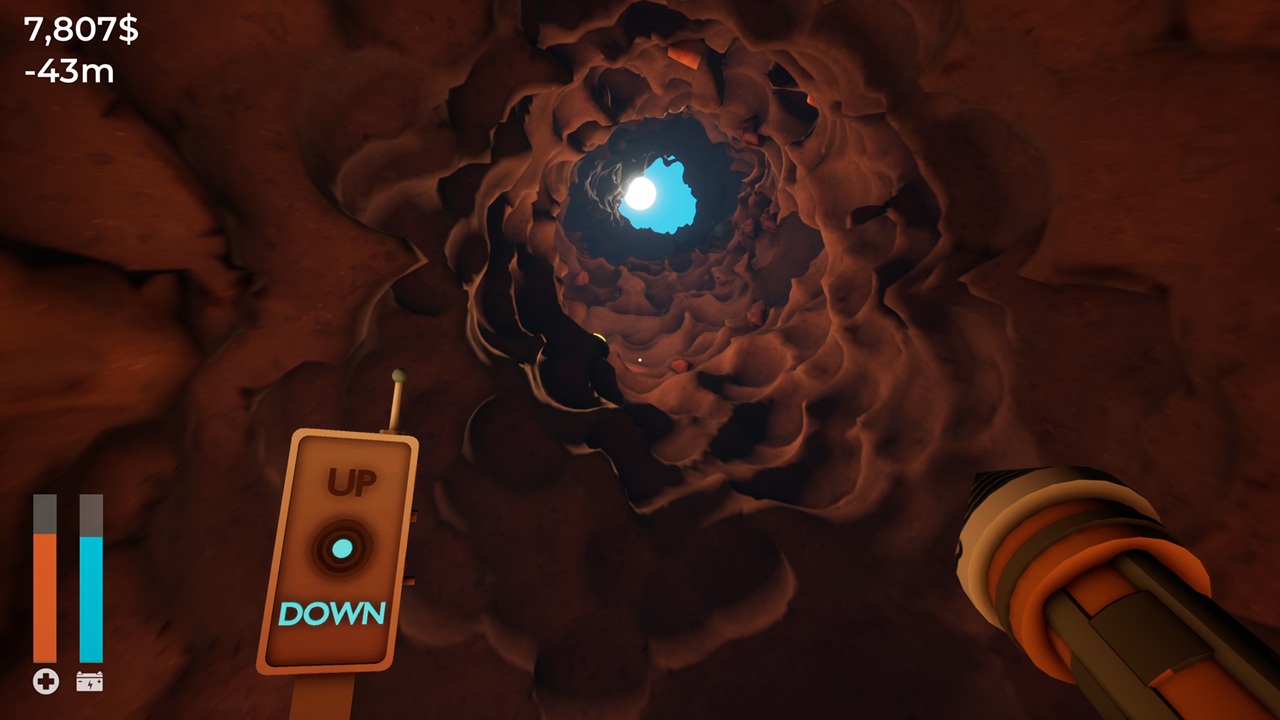This screenshot has width=1280, height=720.
Task: Click the glowing cyan dial on the panel
Action: coord(341,546)
